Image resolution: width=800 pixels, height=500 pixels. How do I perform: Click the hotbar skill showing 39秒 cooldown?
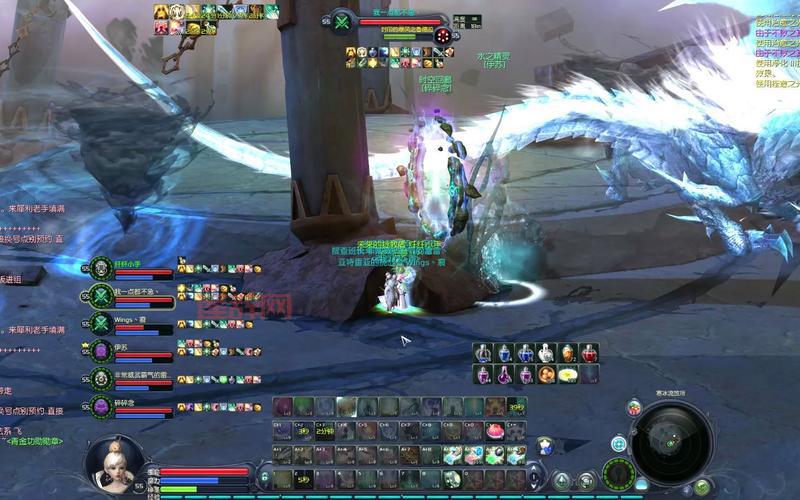point(516,407)
